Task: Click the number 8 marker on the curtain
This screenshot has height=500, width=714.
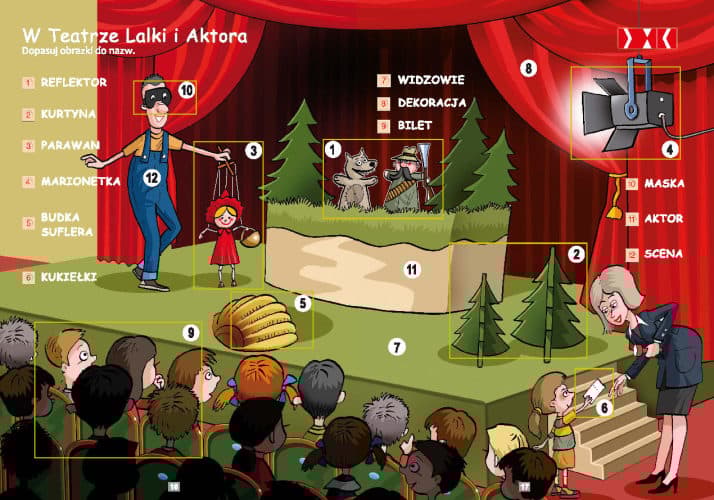Action: click(529, 68)
